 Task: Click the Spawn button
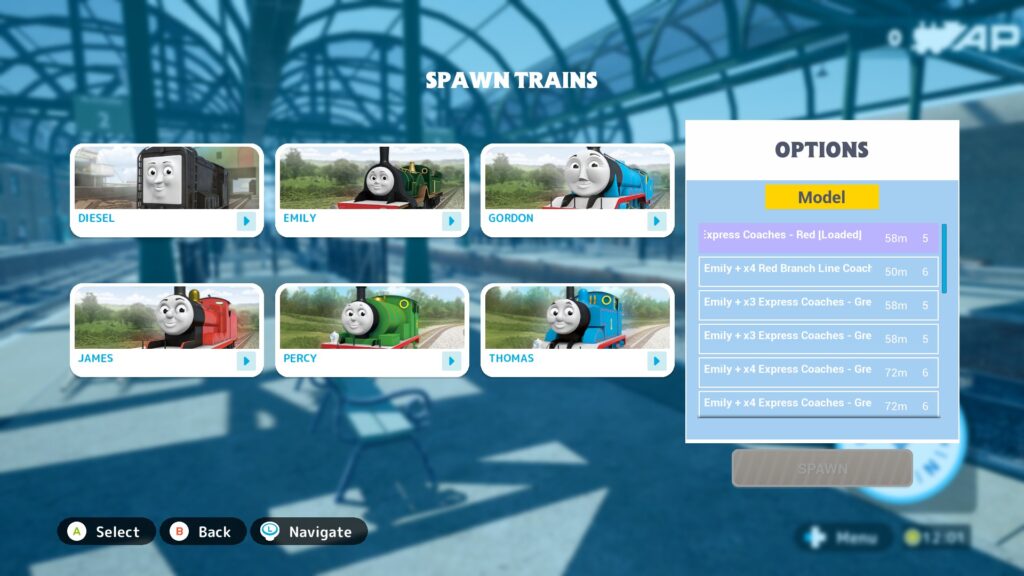pos(822,468)
